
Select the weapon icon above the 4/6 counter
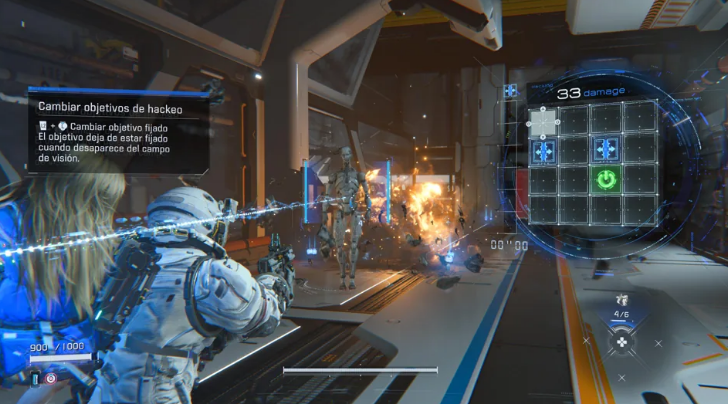[x=621, y=299]
